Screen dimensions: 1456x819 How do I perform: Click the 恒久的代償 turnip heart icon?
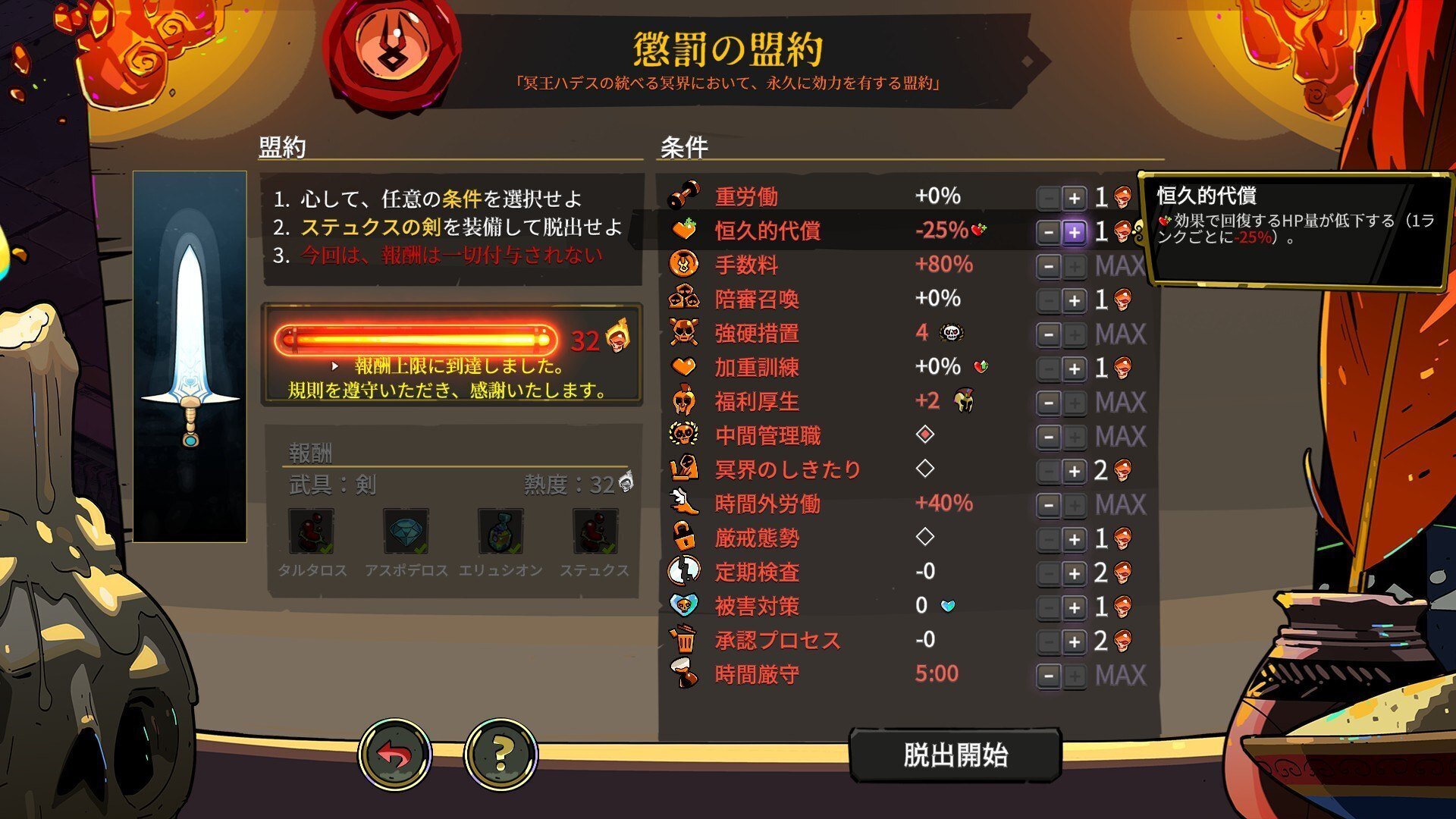[x=685, y=231]
